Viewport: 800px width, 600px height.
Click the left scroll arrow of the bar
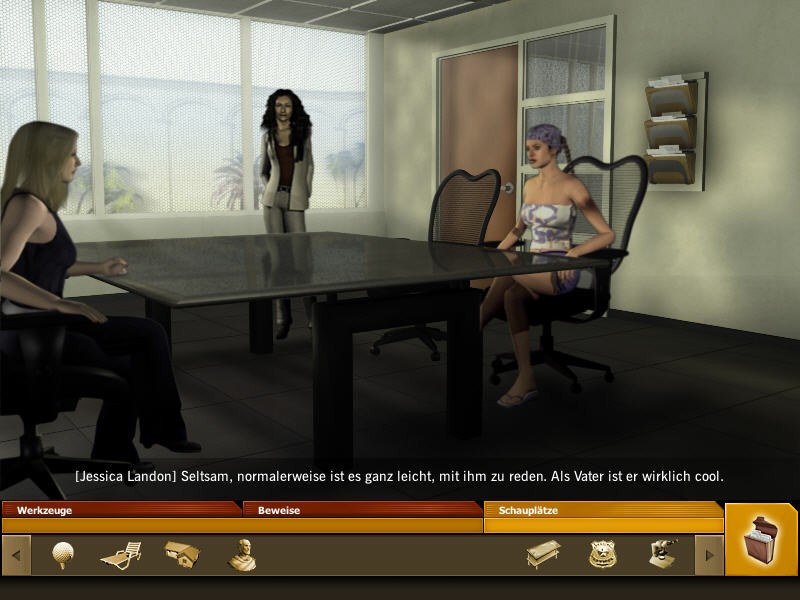click(x=16, y=555)
